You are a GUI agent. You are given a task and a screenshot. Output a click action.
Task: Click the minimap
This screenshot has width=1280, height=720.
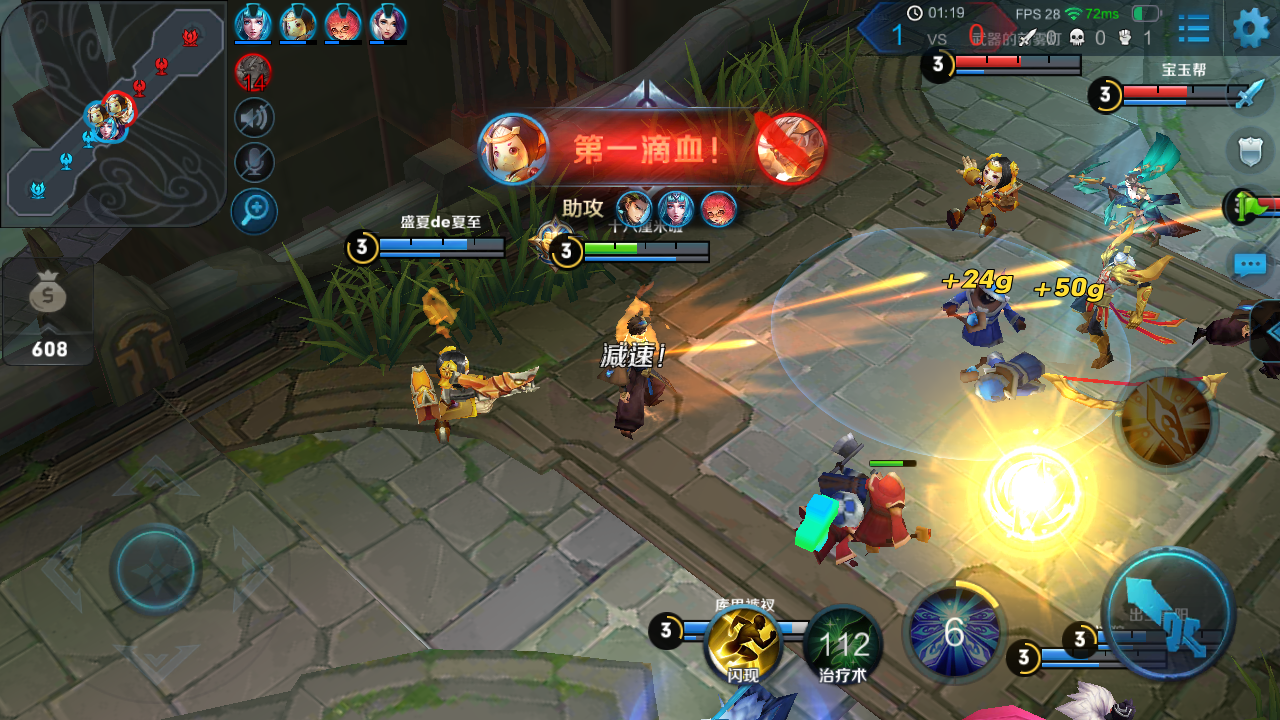[112, 113]
